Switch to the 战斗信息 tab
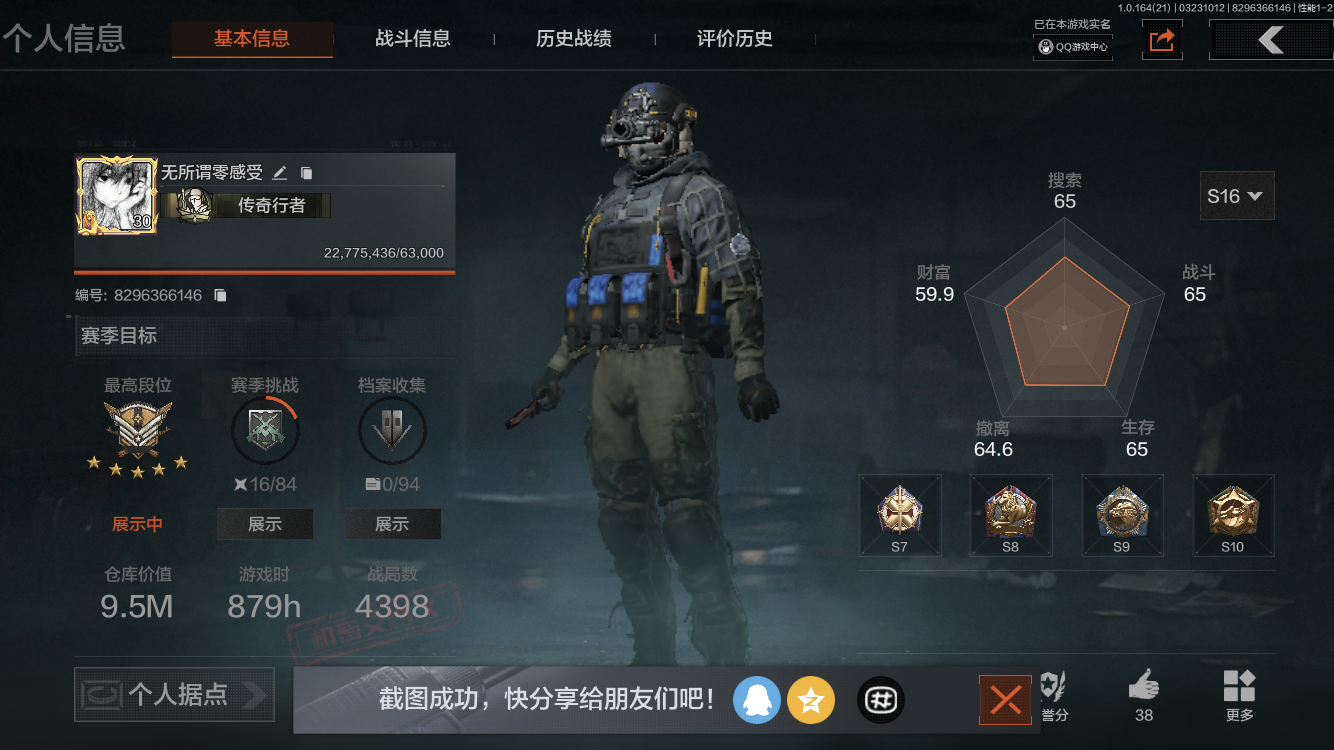 click(x=414, y=39)
